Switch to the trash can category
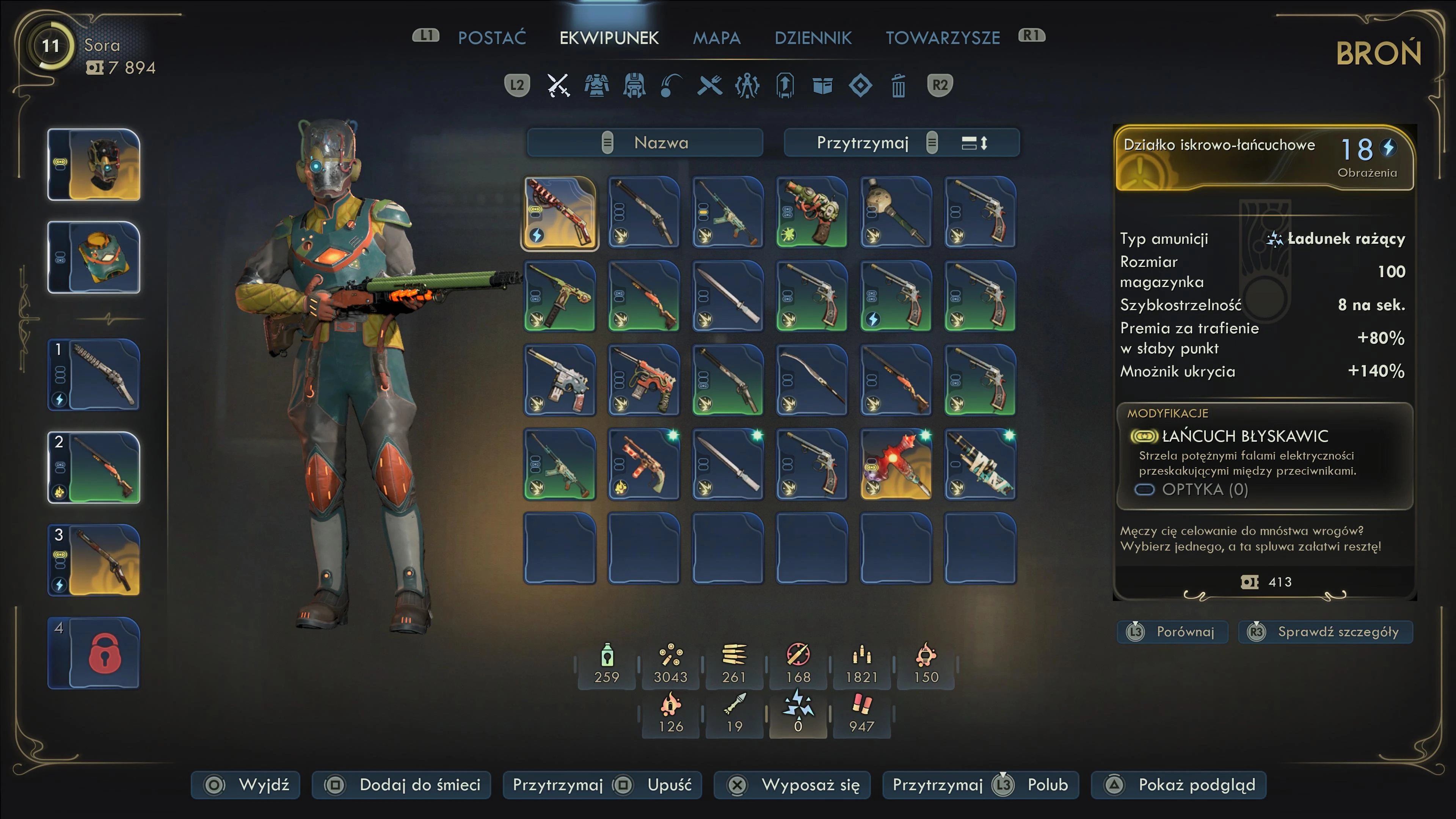Viewport: 1456px width, 819px height. point(898,86)
